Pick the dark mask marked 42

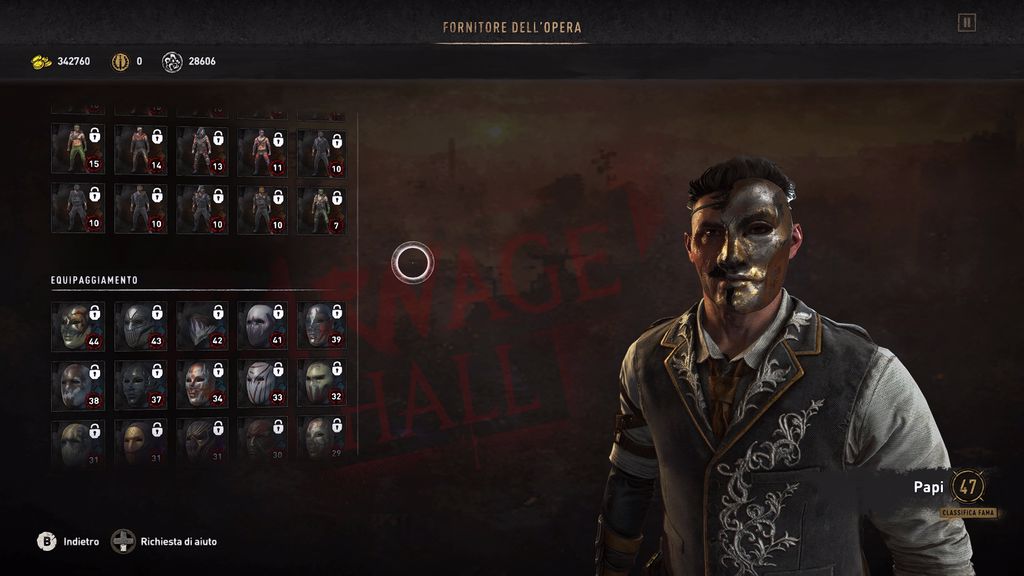(x=201, y=326)
